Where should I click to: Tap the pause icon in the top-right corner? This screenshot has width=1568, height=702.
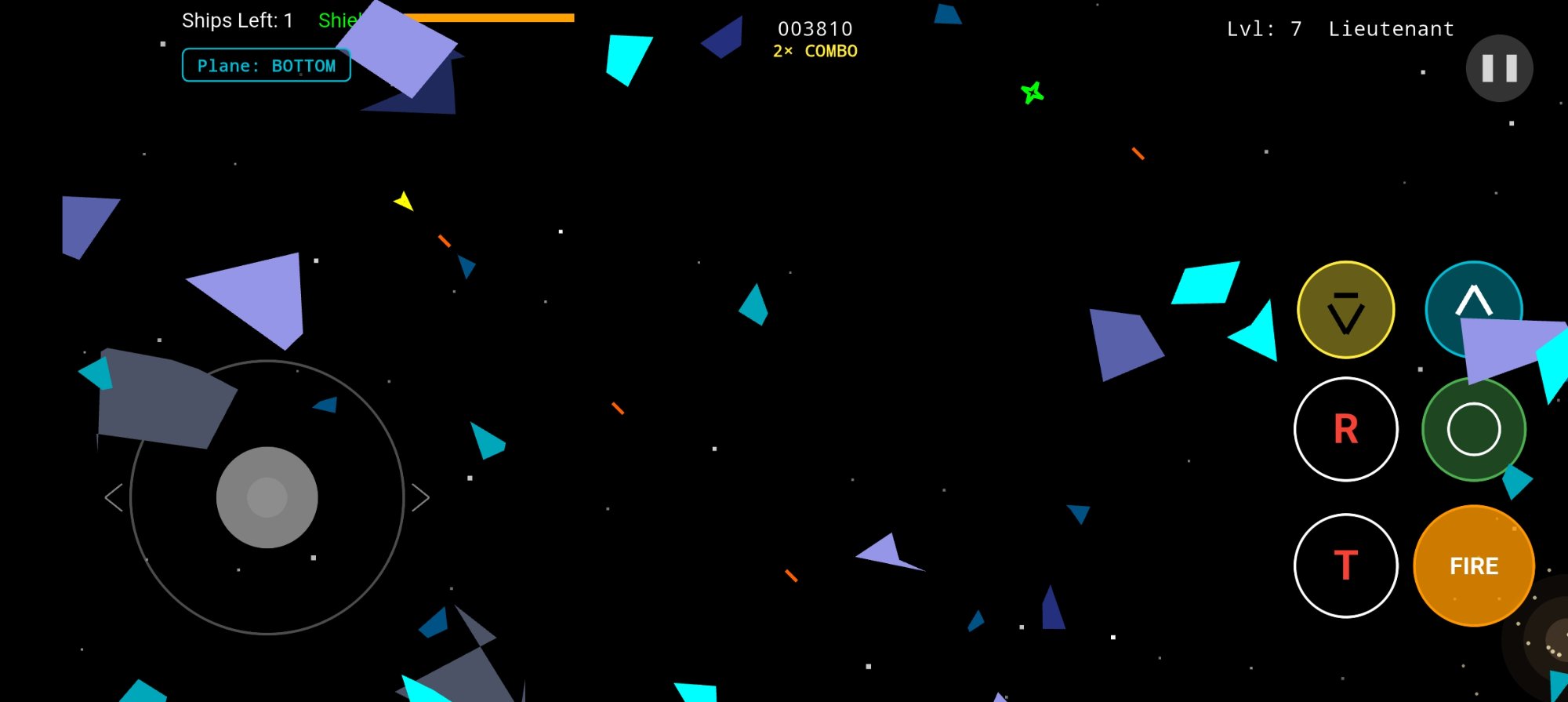(1498, 68)
